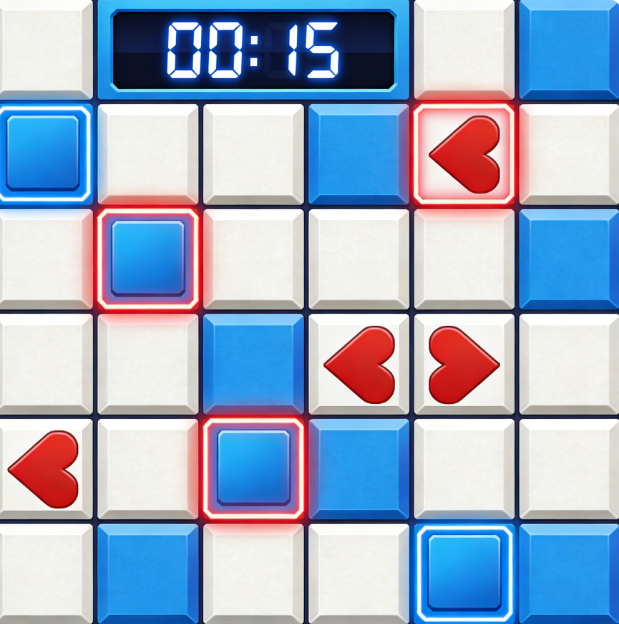Choose the right-pointing heart tile
This screenshot has width=619, height=624.
point(464,365)
